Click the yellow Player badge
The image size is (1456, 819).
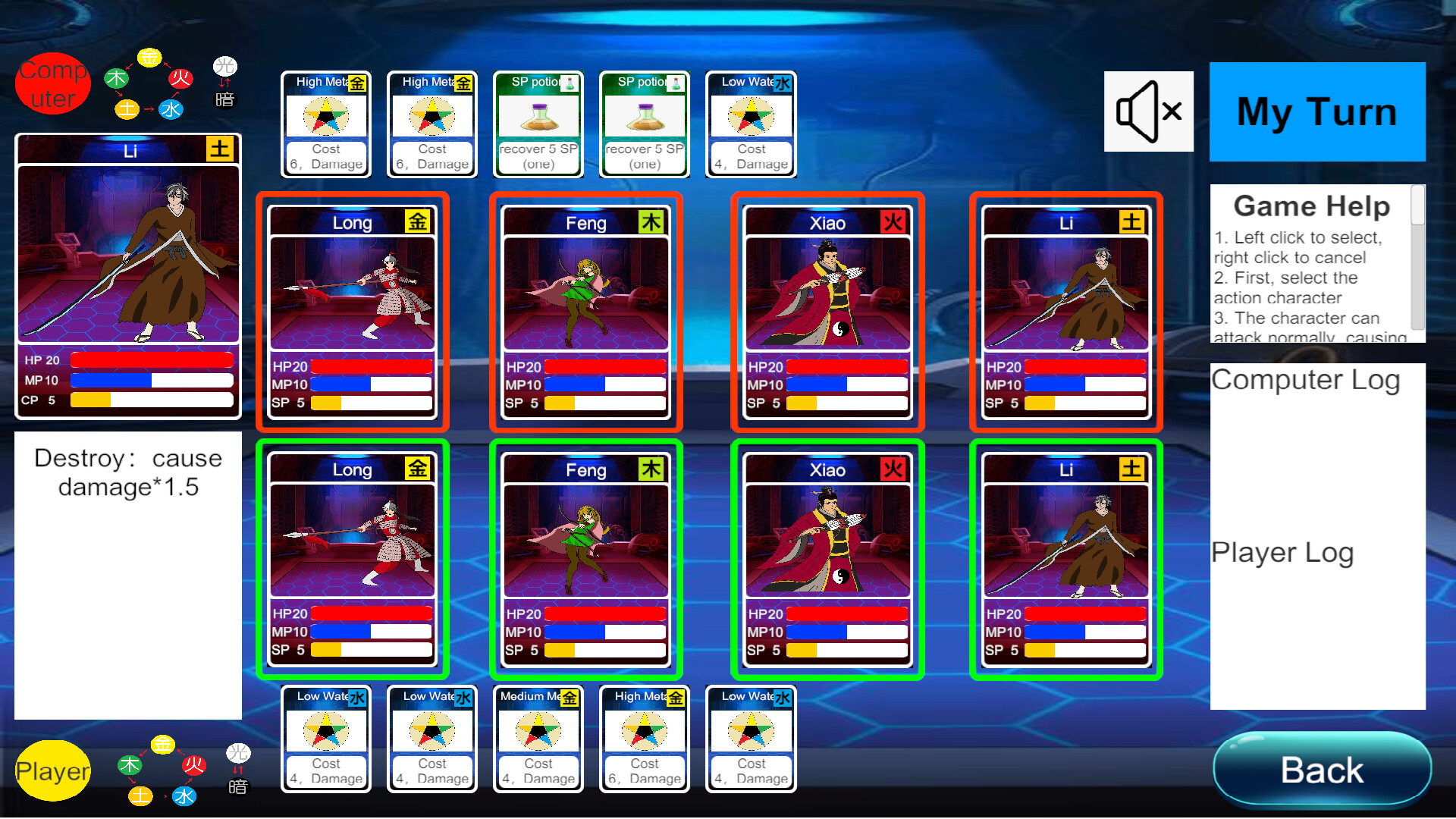[52, 770]
